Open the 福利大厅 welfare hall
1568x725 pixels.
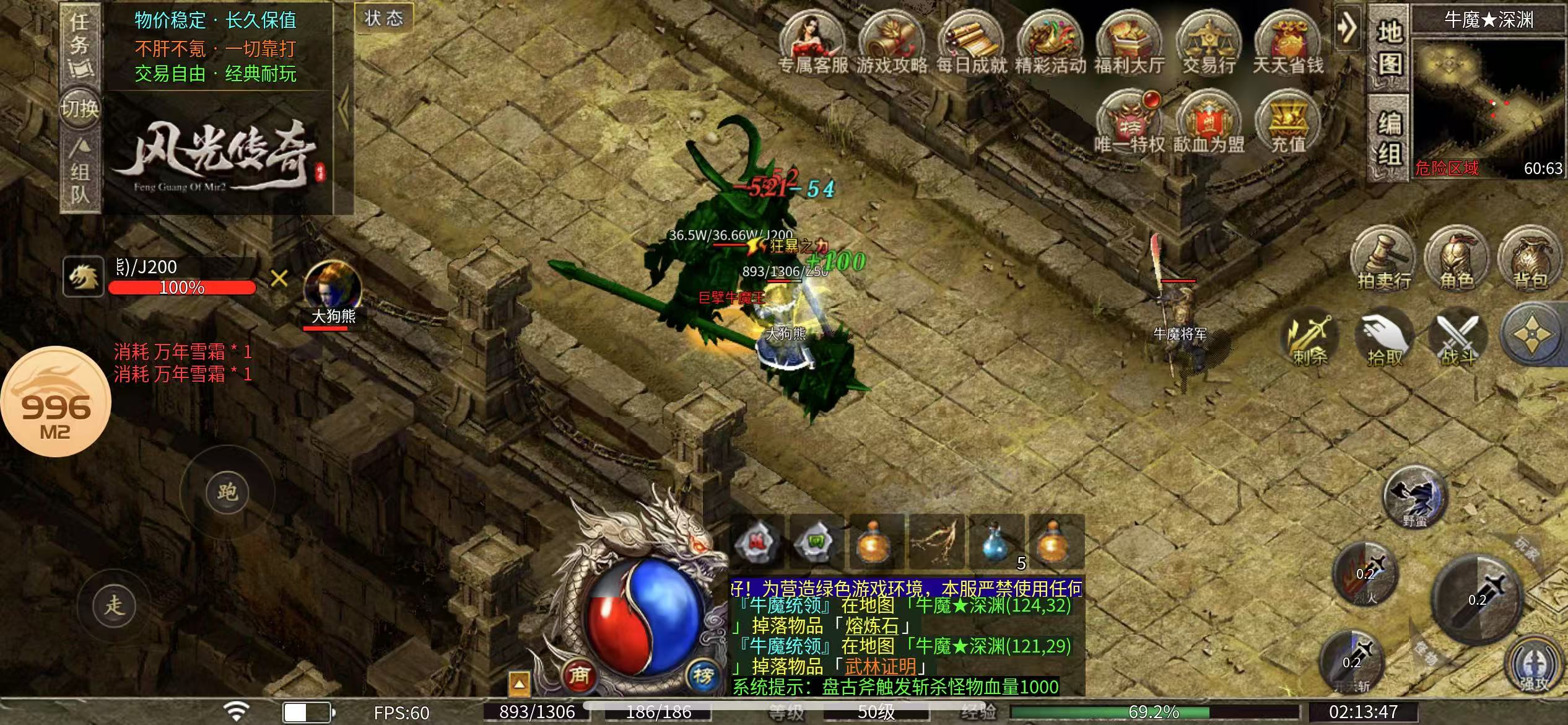[x=1130, y=43]
